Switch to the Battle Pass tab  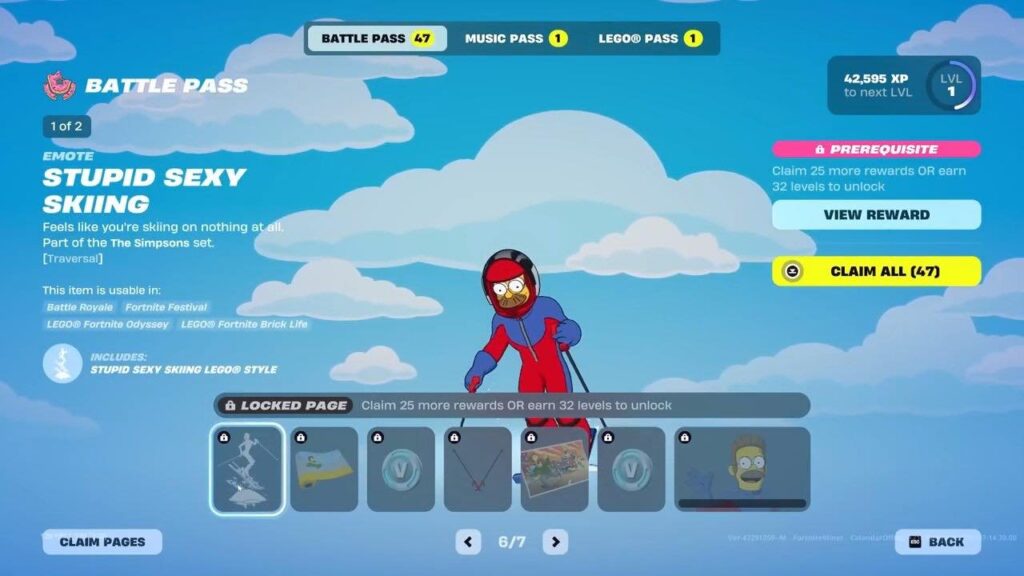pos(376,39)
